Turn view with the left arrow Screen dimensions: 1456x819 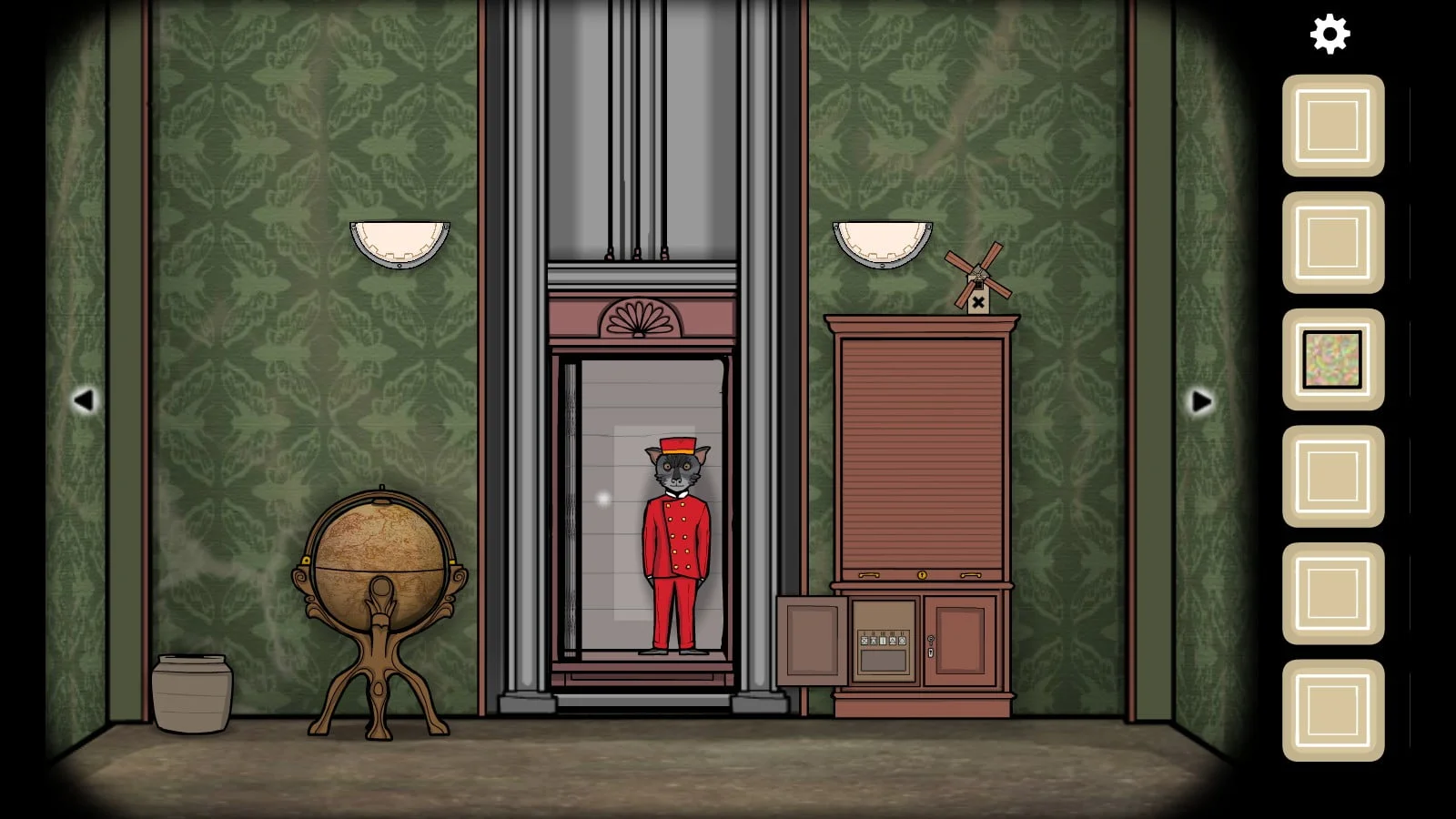click(x=84, y=400)
